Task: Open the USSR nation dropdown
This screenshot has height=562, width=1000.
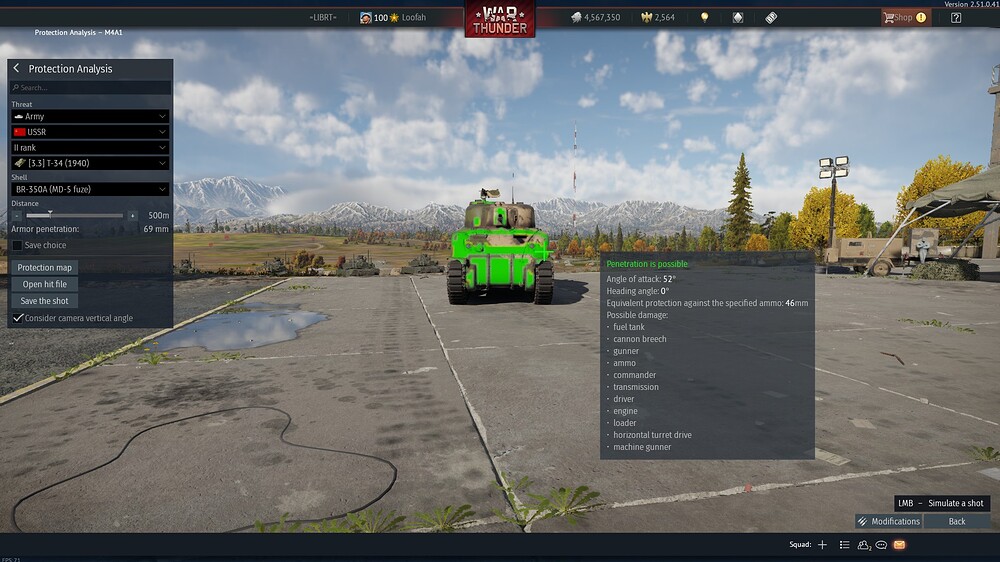Action: 90,132
